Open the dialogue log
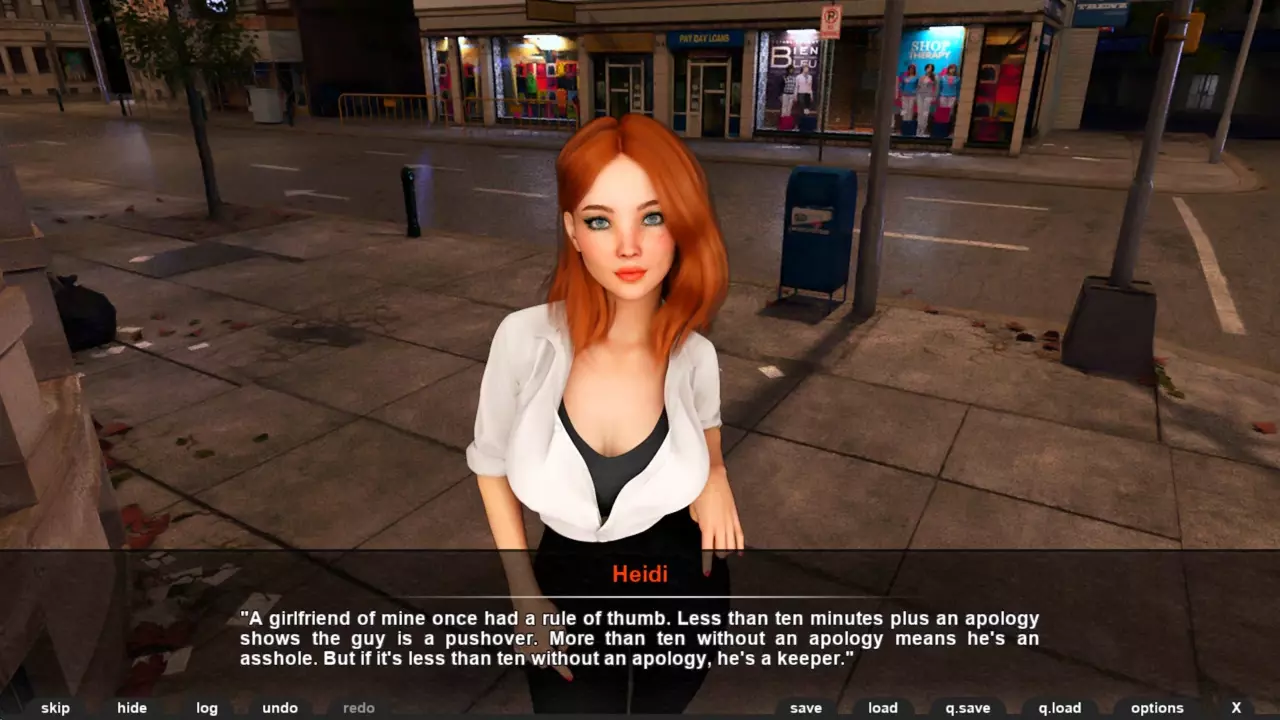Image resolution: width=1280 pixels, height=720 pixels. click(x=207, y=708)
